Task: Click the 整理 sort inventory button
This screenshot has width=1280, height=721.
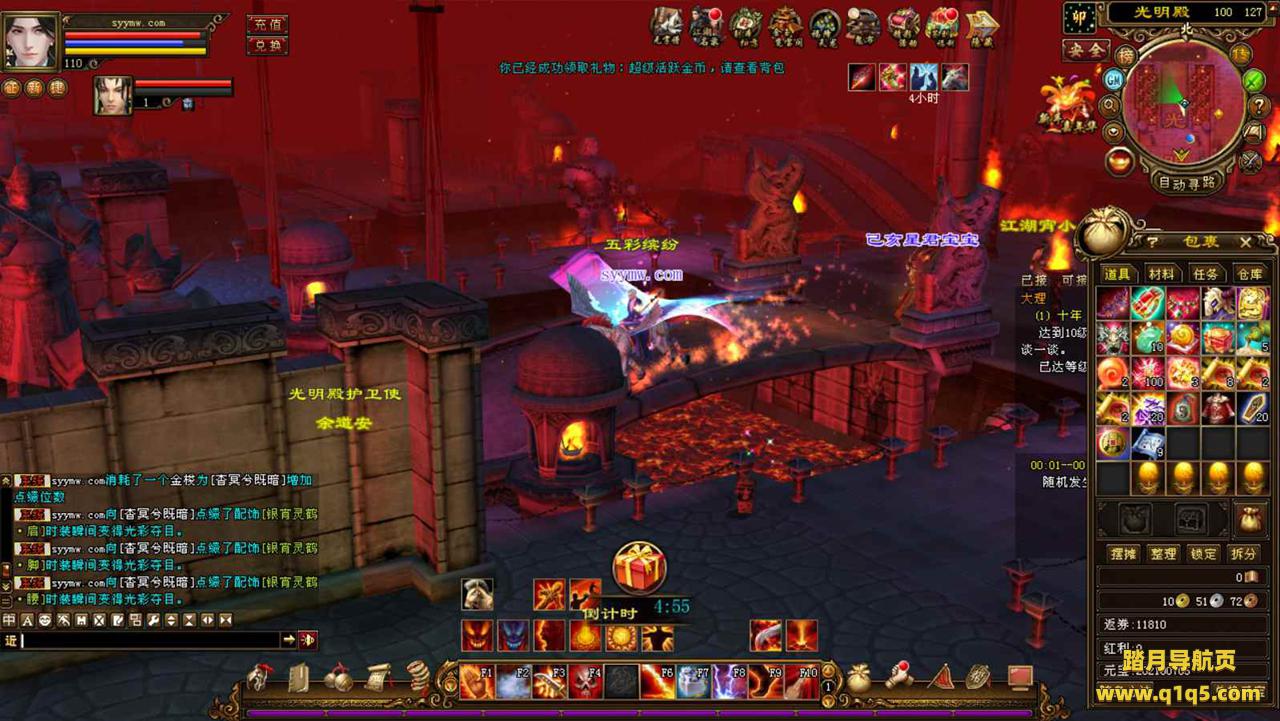Action: click(1162, 553)
